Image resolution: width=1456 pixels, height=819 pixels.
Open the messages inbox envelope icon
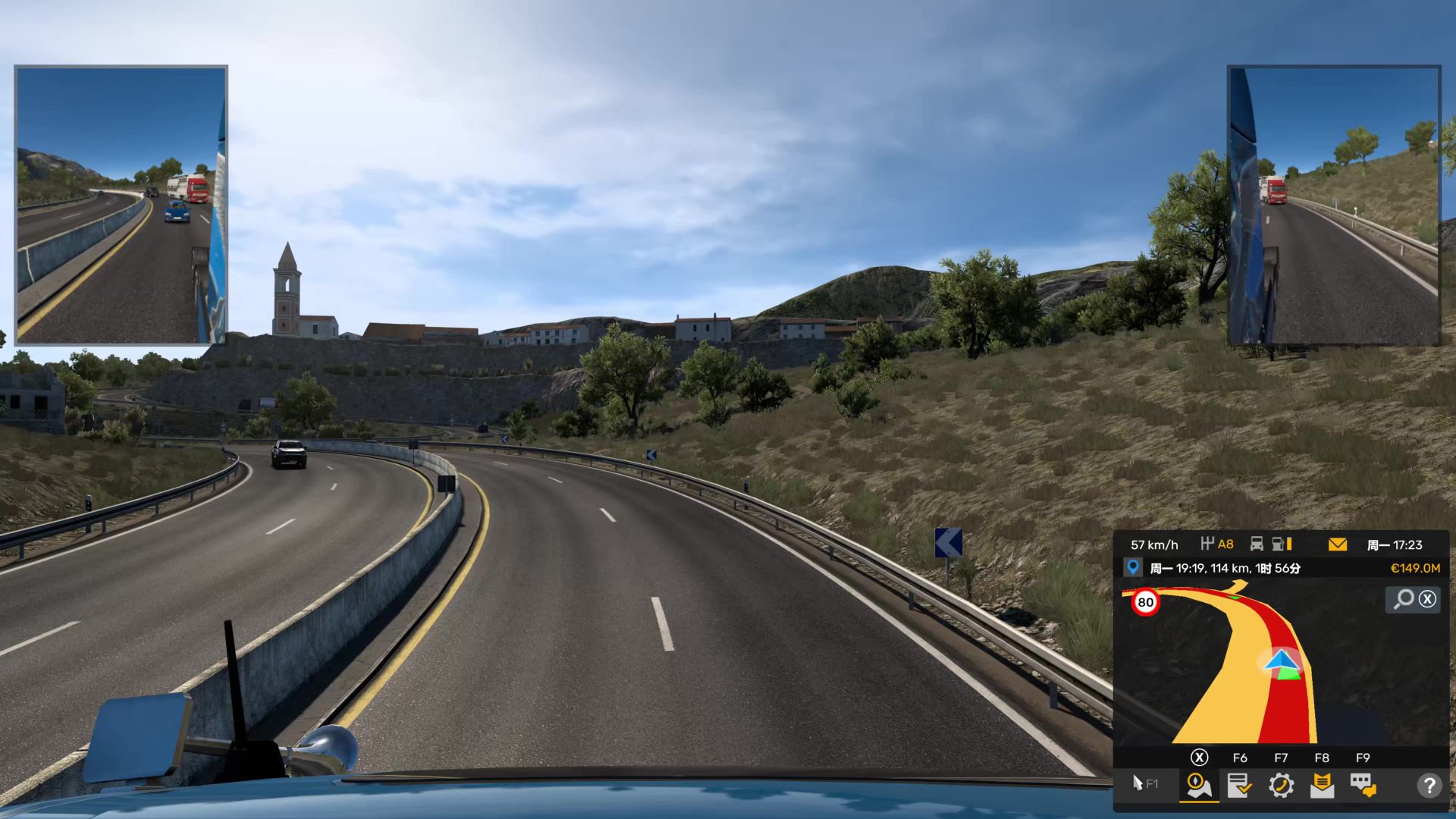click(x=1322, y=786)
